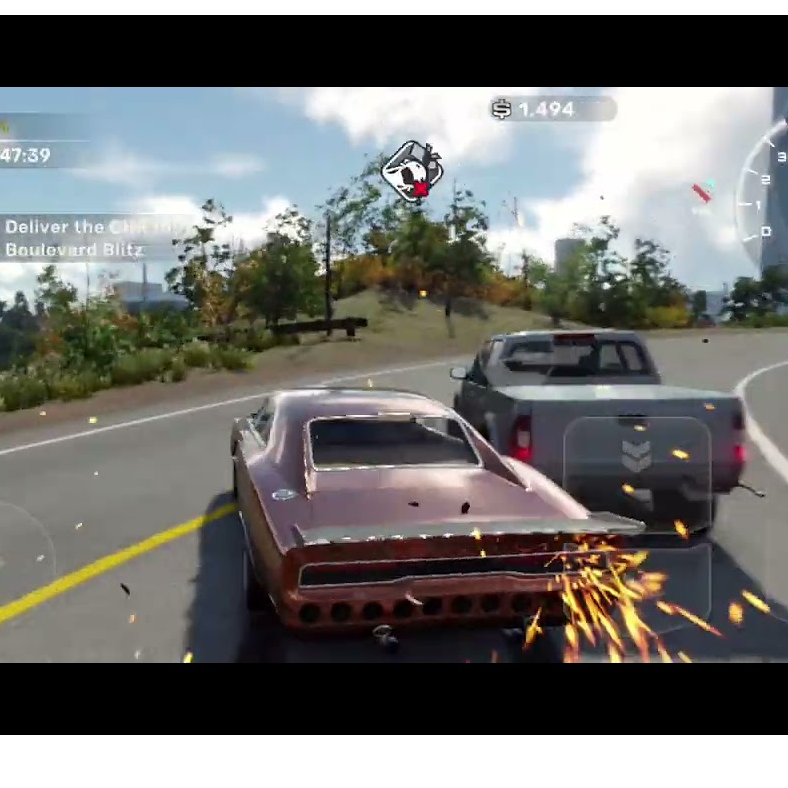
Task: Tap the blank pedal button below the chevron button
Action: click(x=637, y=590)
